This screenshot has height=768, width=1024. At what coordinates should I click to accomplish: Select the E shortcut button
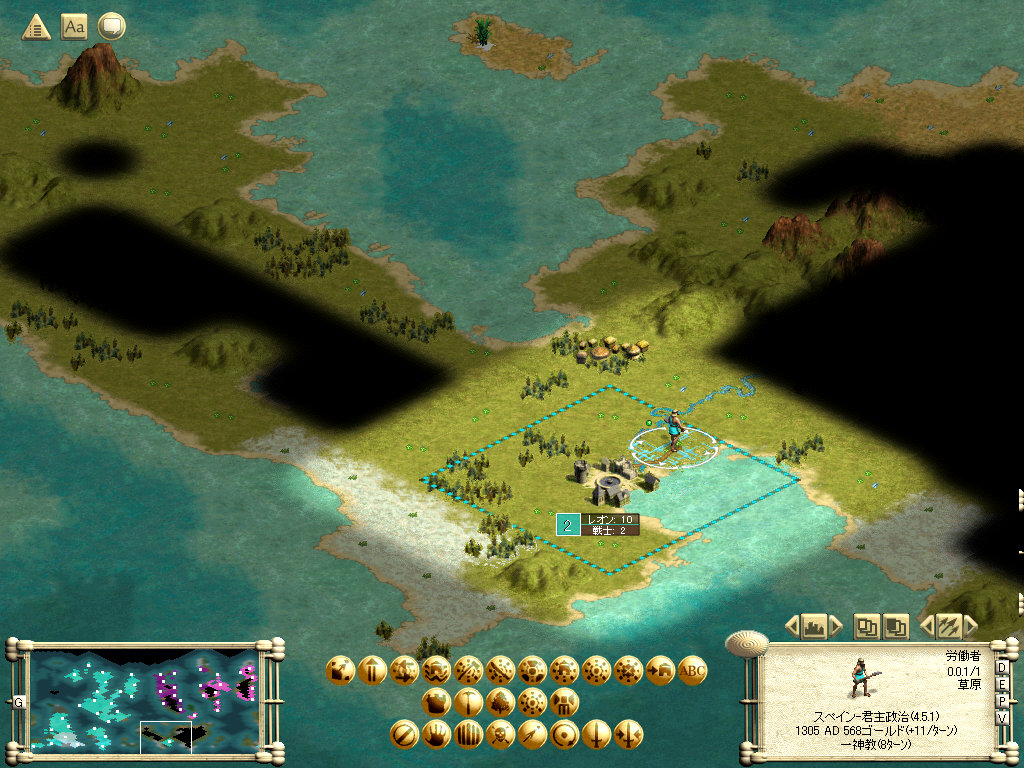pos(1002,685)
